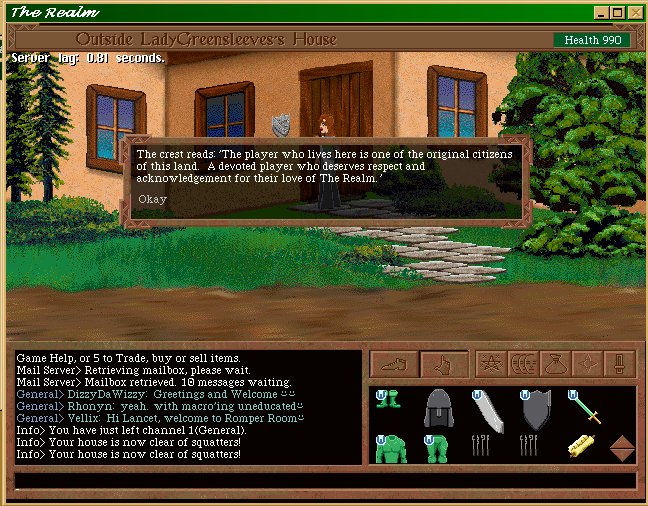648x506 pixels.
Task: Click the faces button in toolbar
Action: pyautogui.click(x=524, y=364)
